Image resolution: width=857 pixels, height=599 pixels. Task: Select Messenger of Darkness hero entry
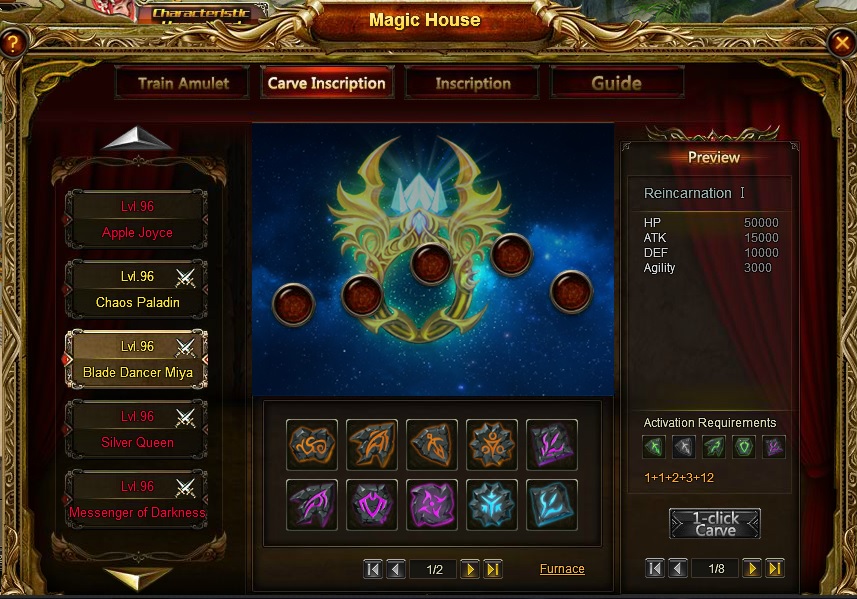[137, 500]
